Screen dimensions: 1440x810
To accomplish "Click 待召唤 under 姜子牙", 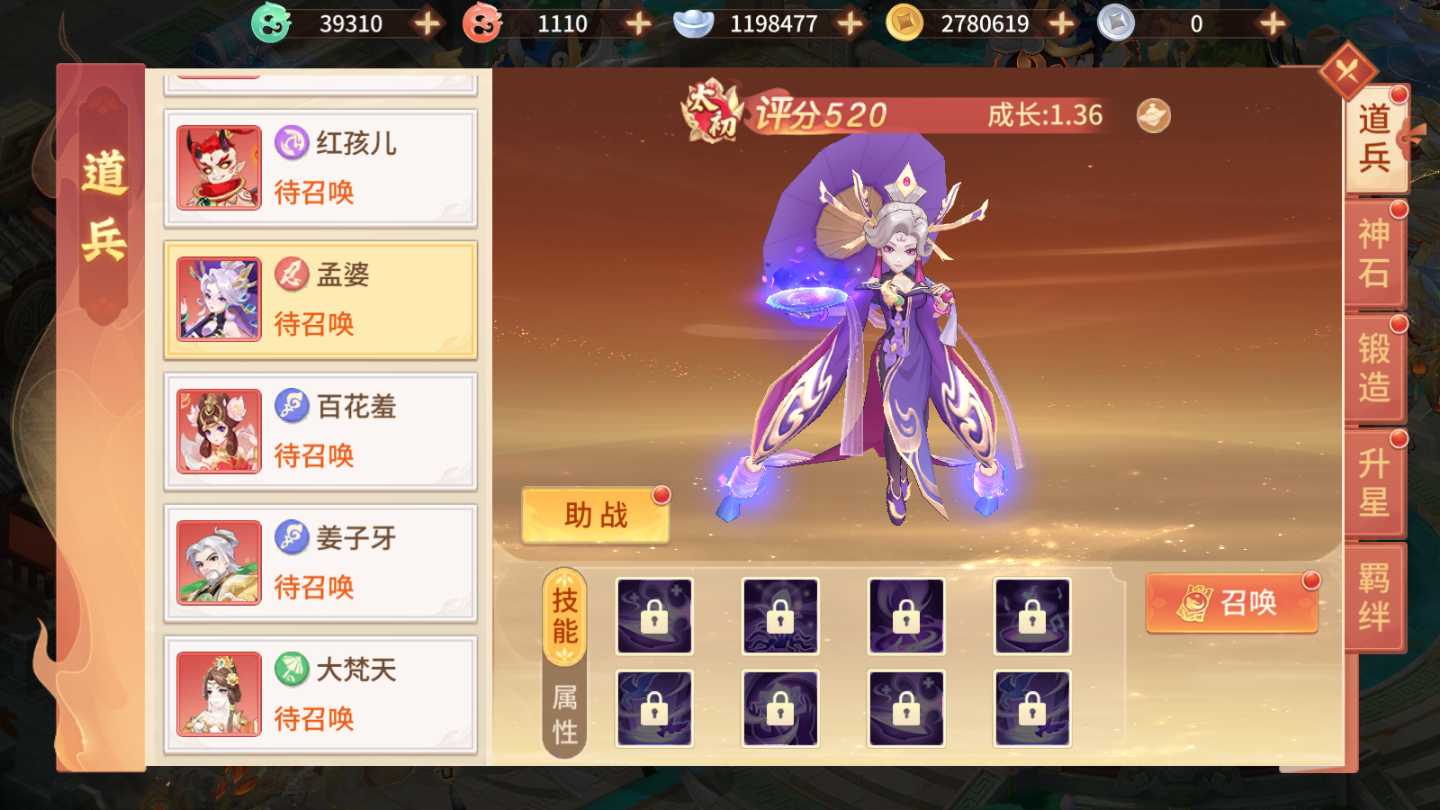I will coord(312,588).
